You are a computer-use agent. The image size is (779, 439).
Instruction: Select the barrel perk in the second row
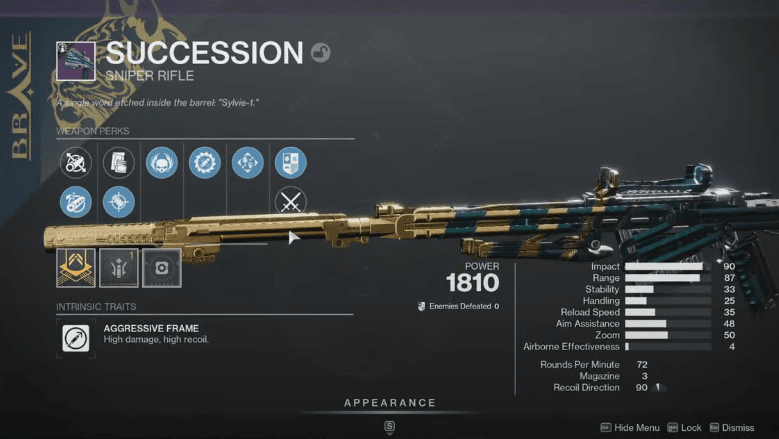click(x=76, y=202)
